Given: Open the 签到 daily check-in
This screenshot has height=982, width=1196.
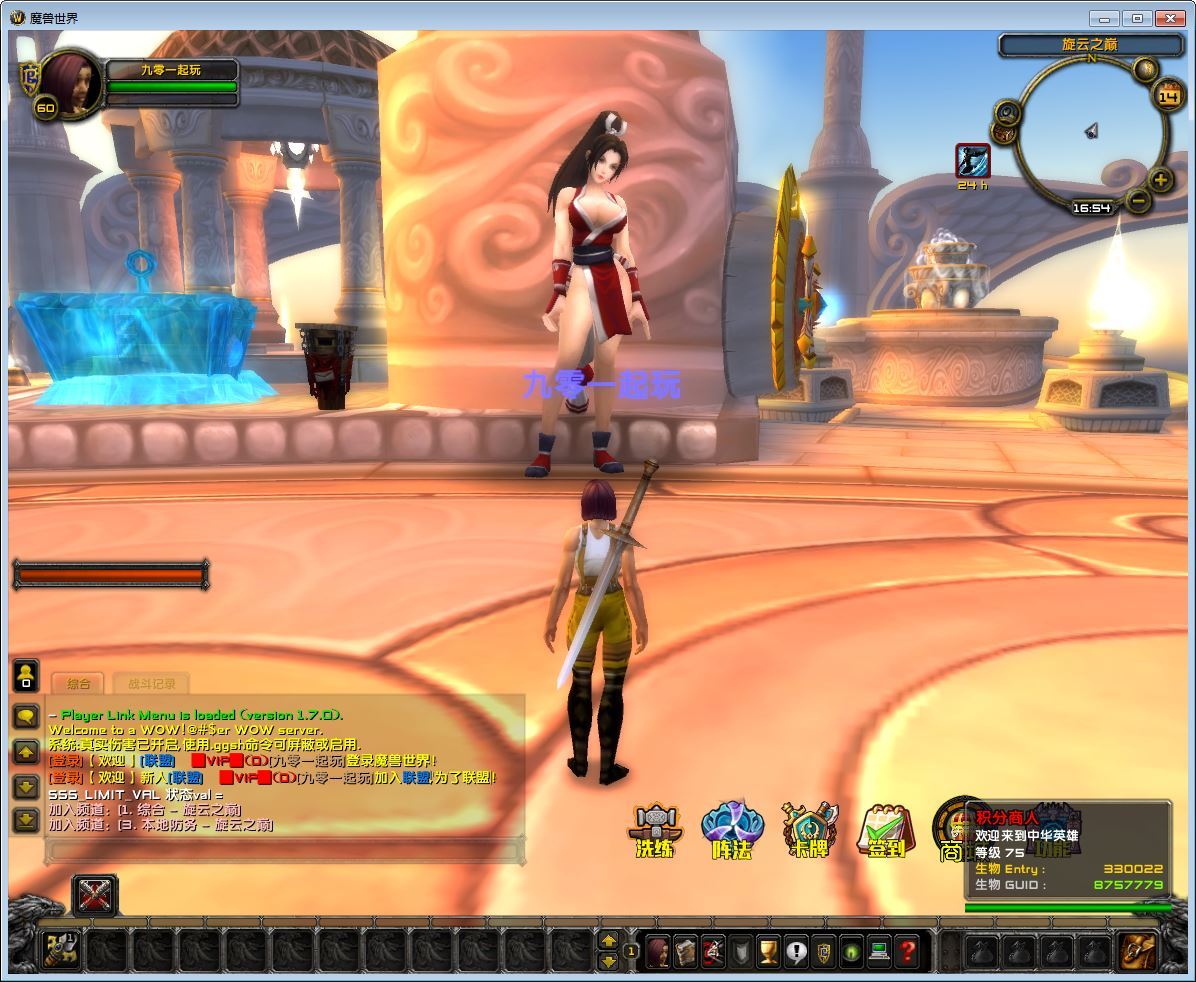Looking at the screenshot, I should [x=885, y=829].
